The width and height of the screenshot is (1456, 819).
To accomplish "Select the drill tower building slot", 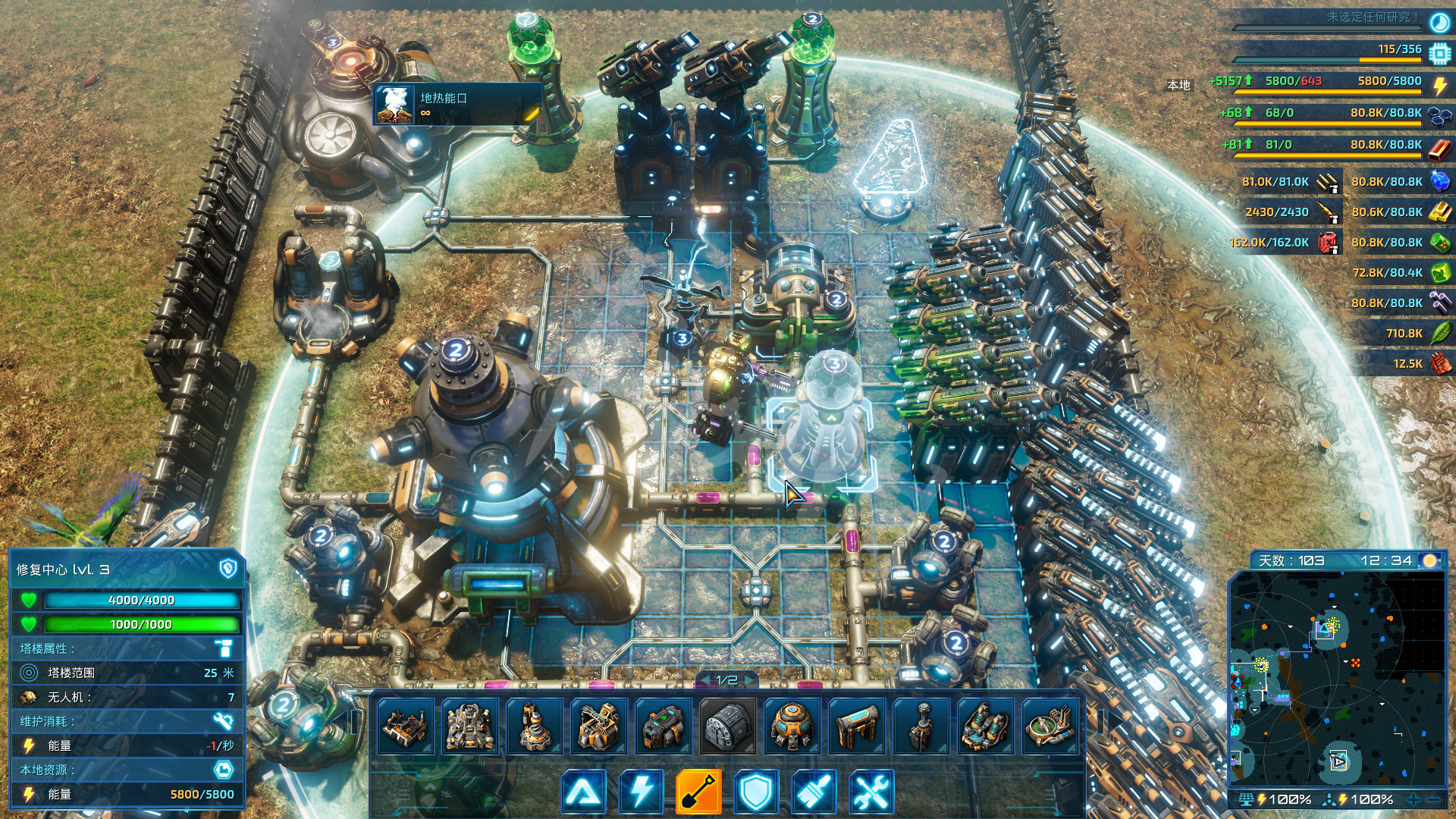I will point(535,726).
